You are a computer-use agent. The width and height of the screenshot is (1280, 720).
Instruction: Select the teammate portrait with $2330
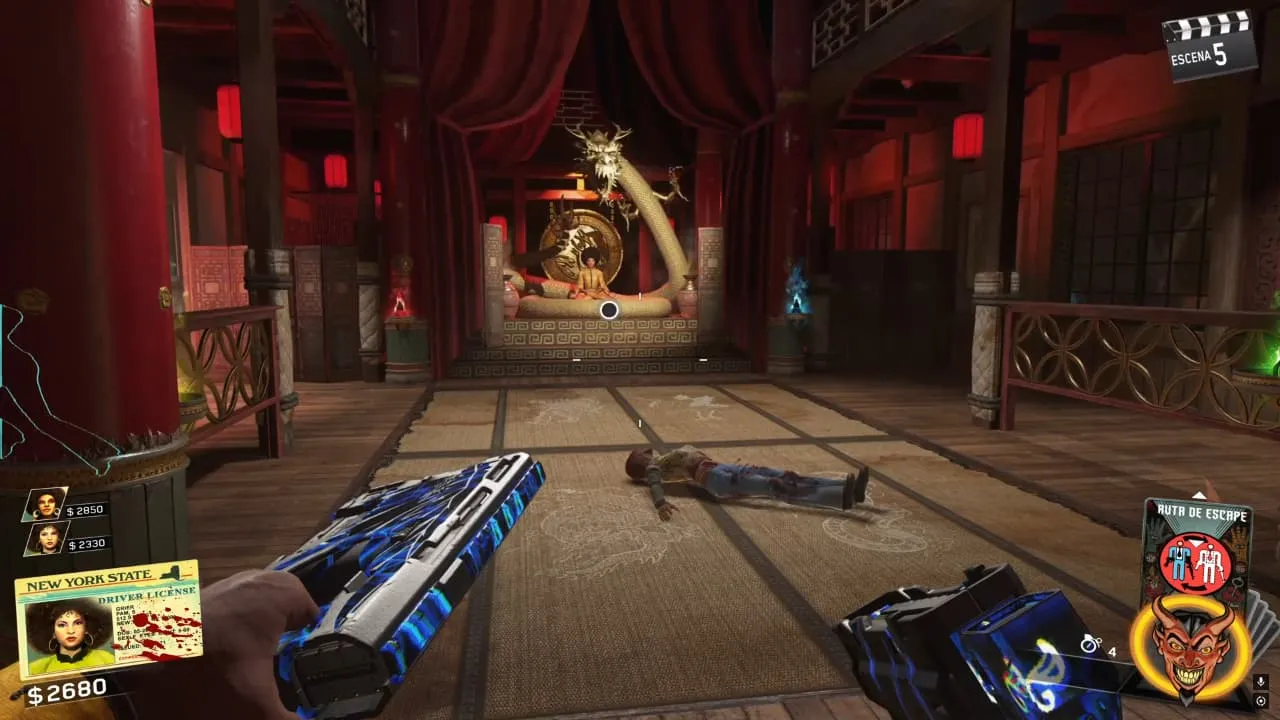tap(45, 539)
